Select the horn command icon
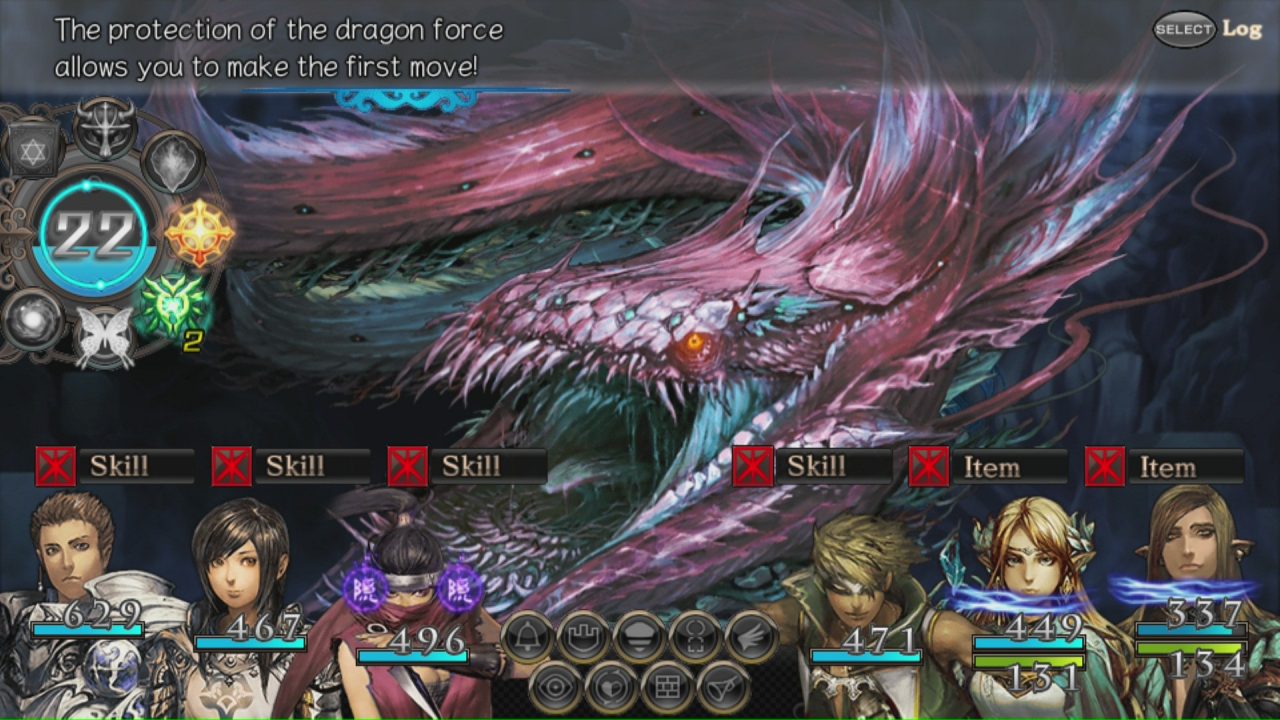1280x720 pixels. click(723, 686)
